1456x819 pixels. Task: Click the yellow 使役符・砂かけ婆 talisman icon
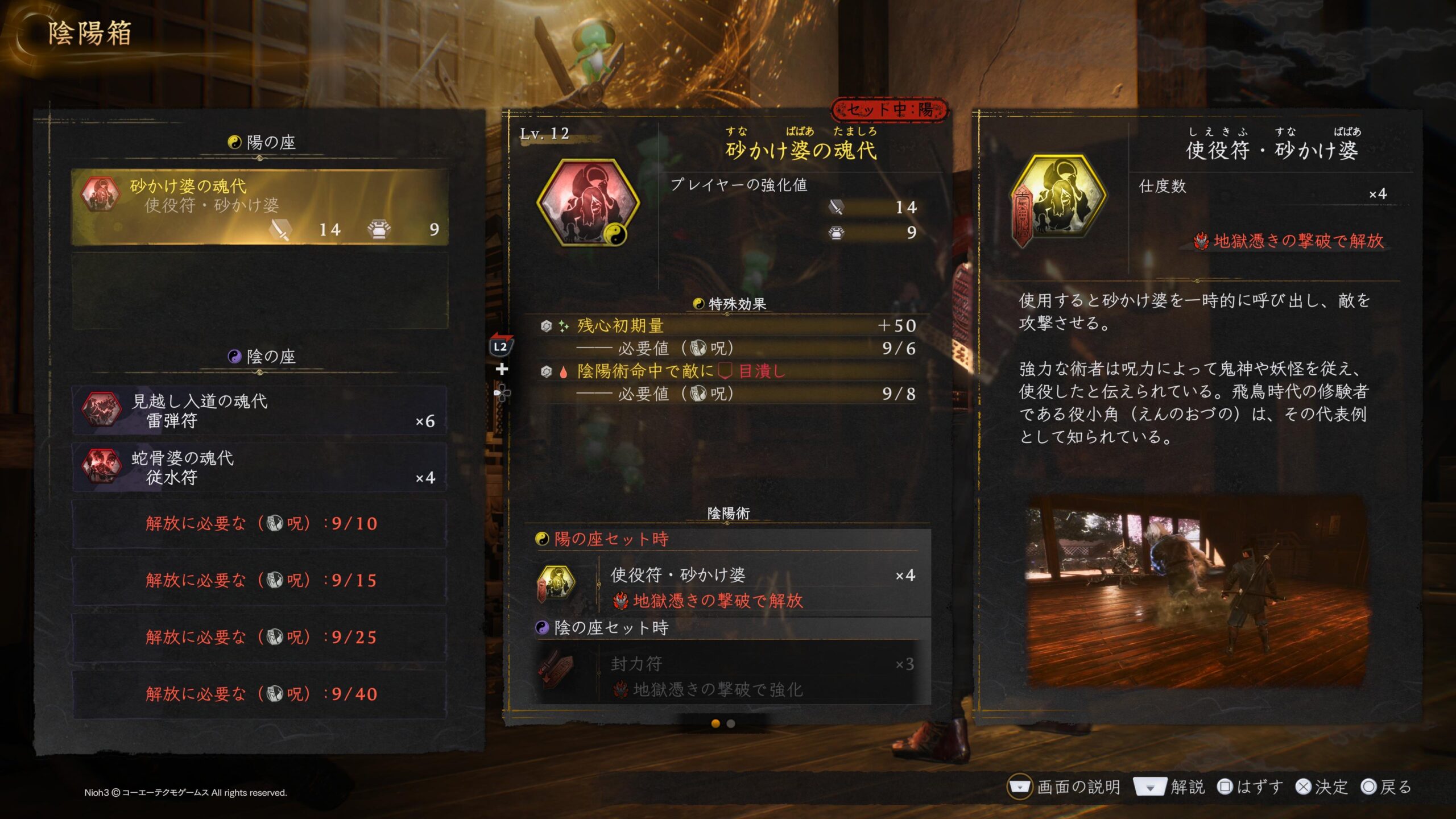(x=1060, y=197)
